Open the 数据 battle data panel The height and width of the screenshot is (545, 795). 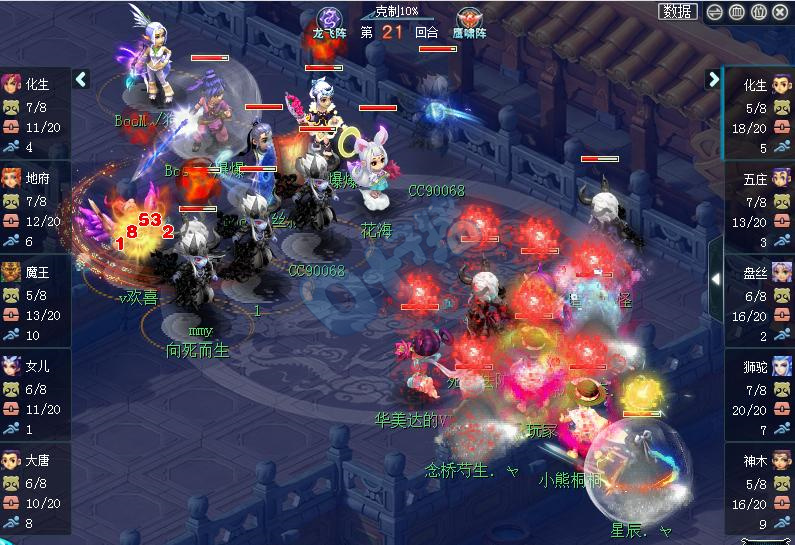click(678, 12)
